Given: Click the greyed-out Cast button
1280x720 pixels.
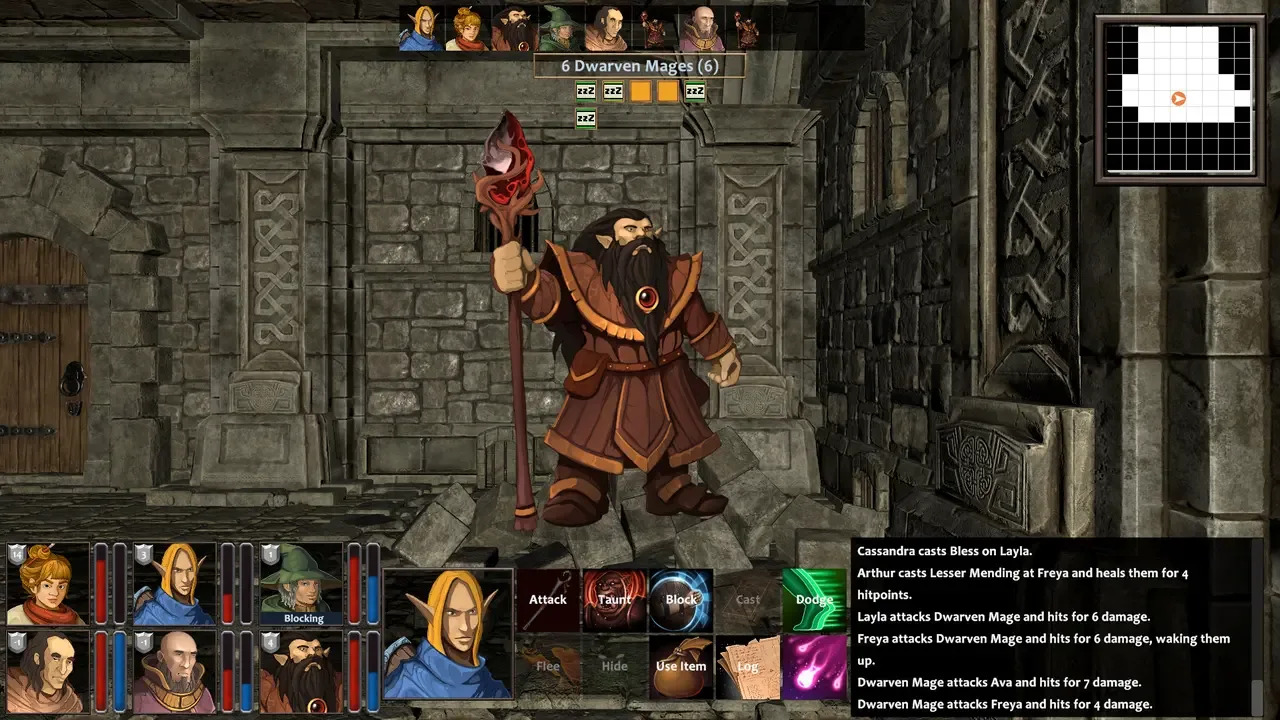Looking at the screenshot, I should pyautogui.click(x=748, y=600).
